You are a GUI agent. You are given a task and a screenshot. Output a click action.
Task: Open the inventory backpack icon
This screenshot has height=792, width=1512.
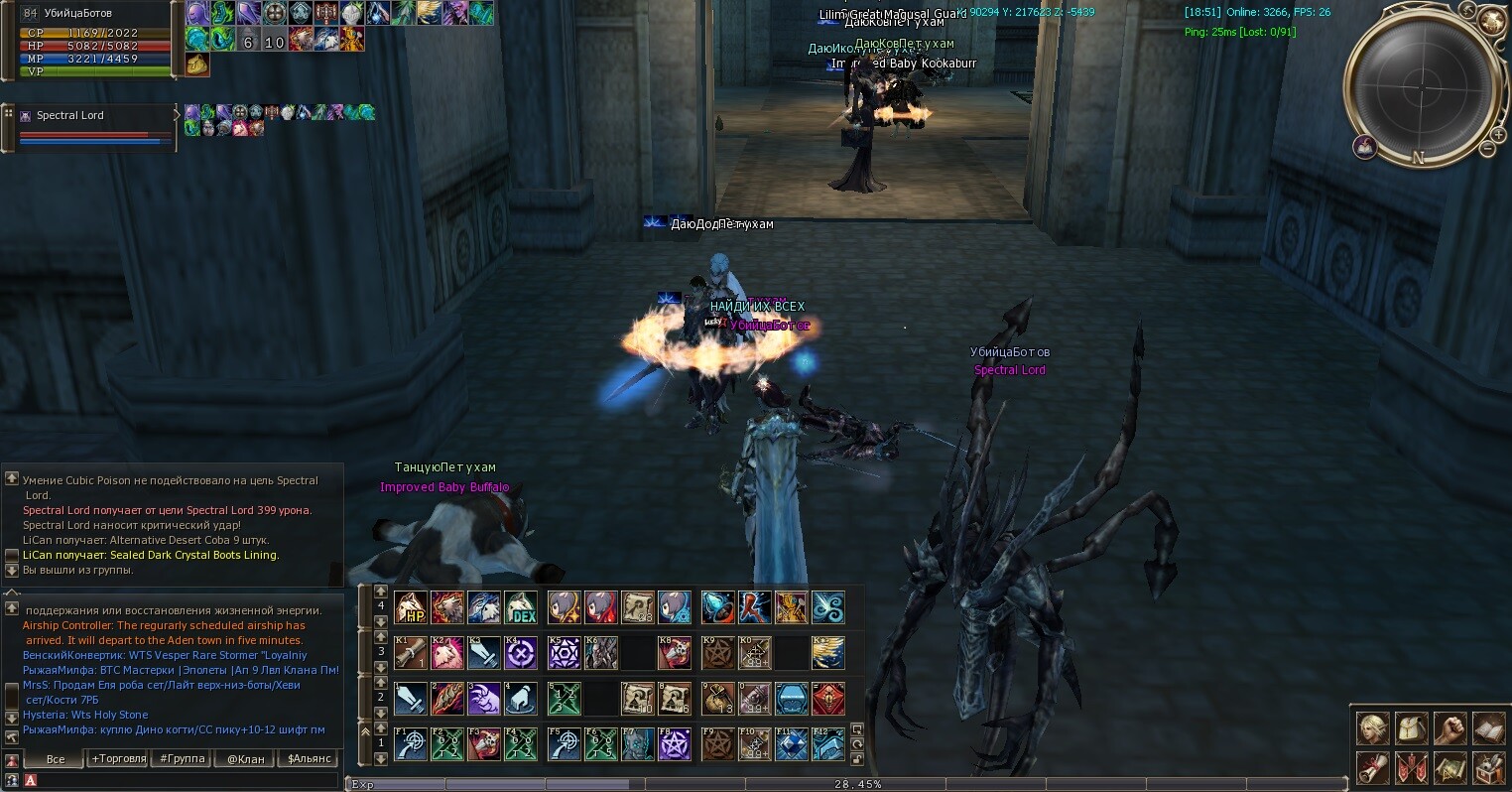(x=1412, y=728)
